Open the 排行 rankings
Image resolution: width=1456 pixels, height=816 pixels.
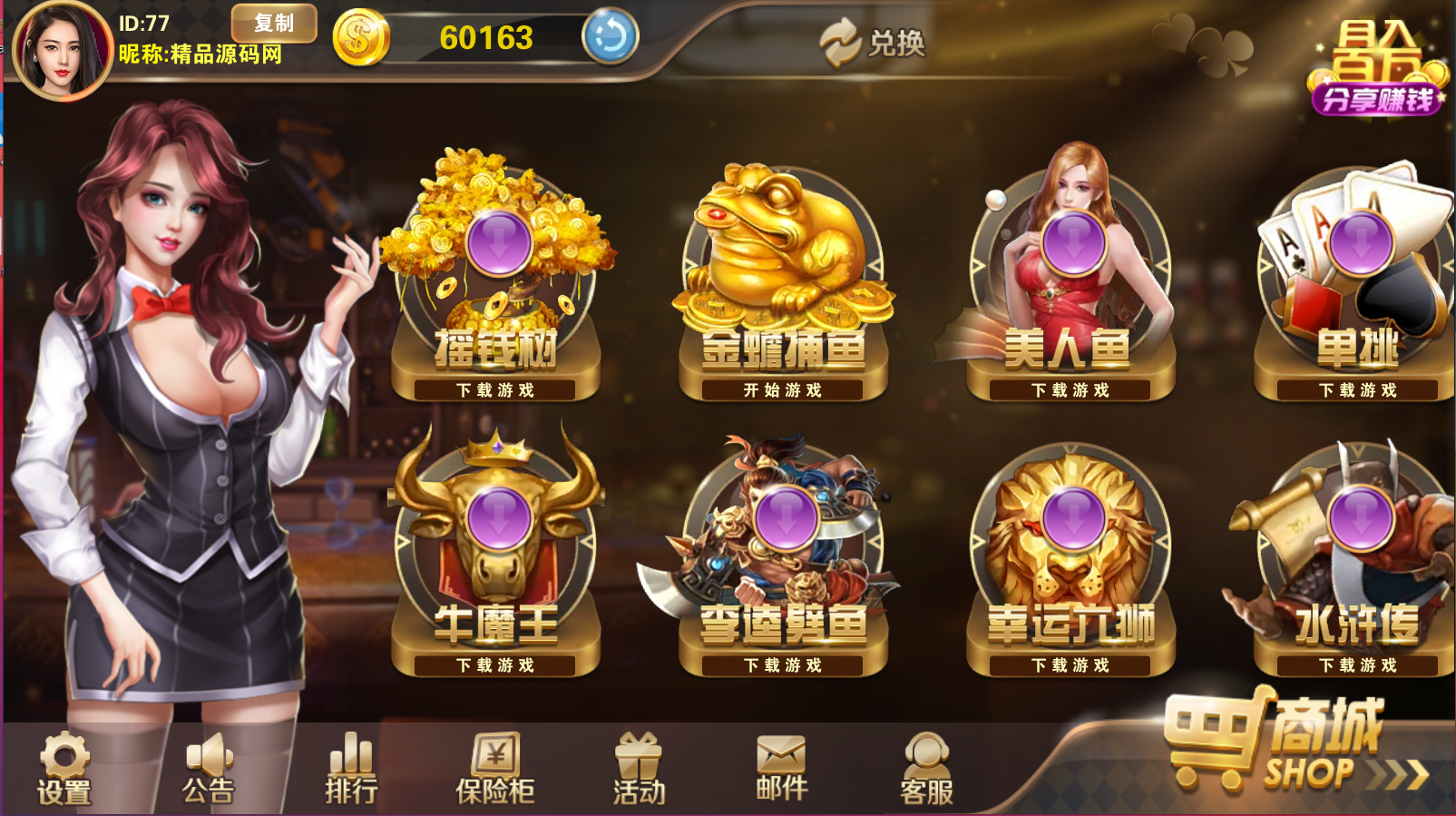click(x=352, y=771)
